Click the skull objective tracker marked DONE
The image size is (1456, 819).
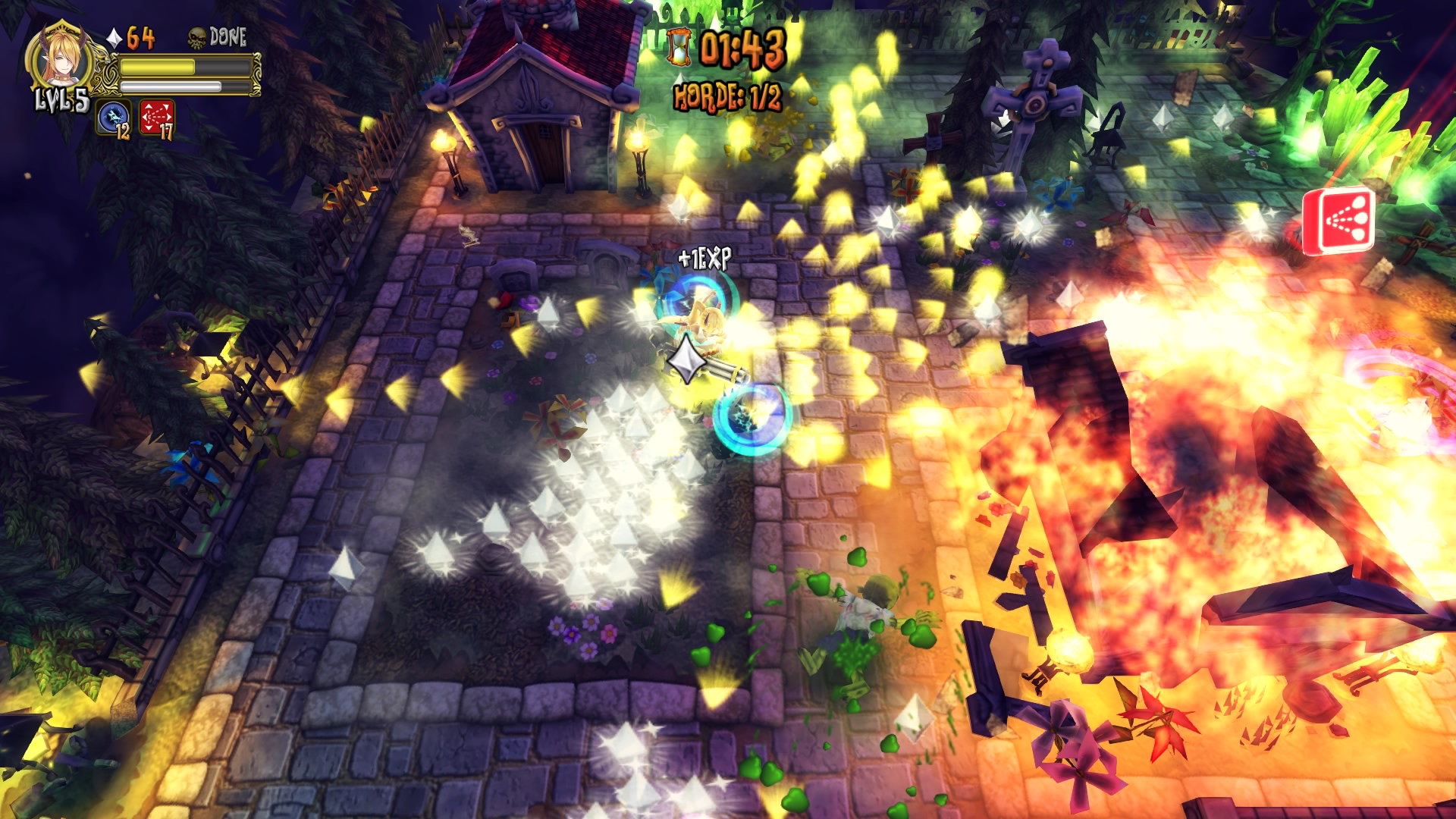(218, 37)
